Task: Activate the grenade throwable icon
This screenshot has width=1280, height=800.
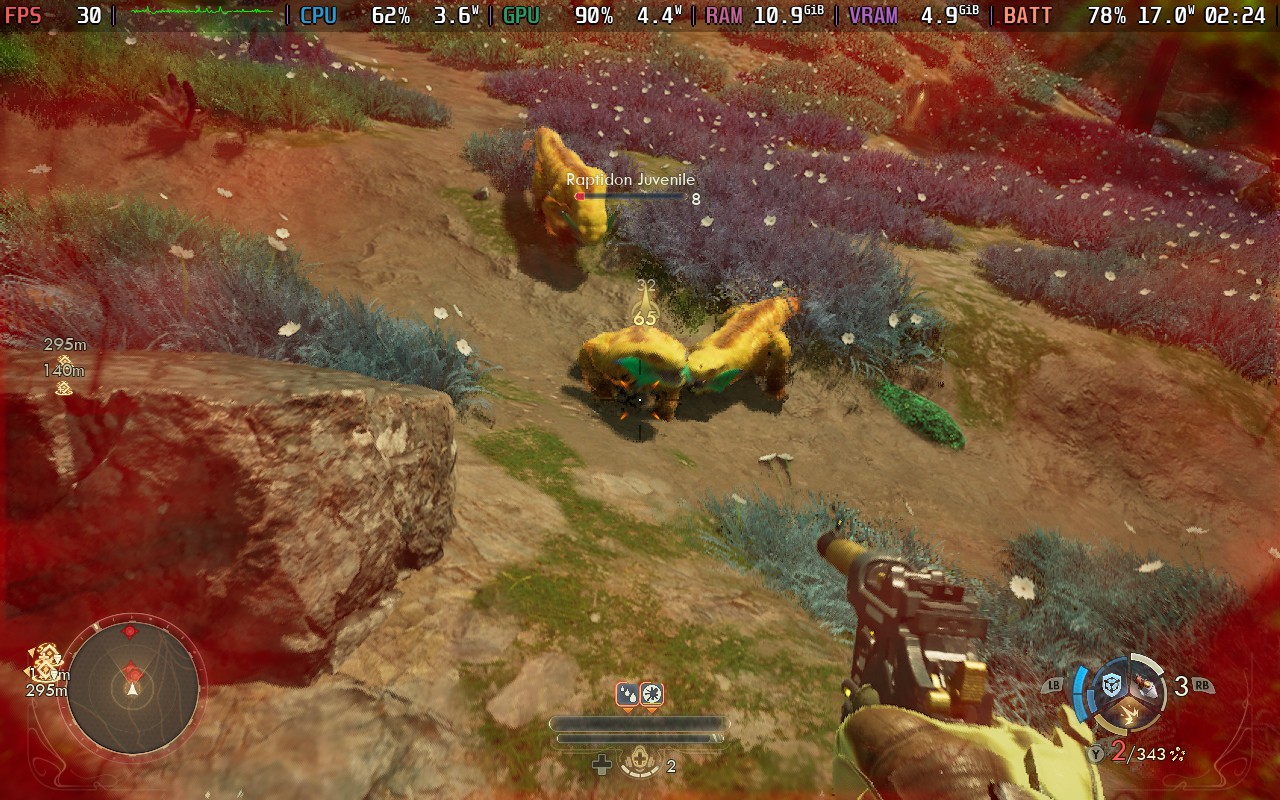Action: point(1146,686)
